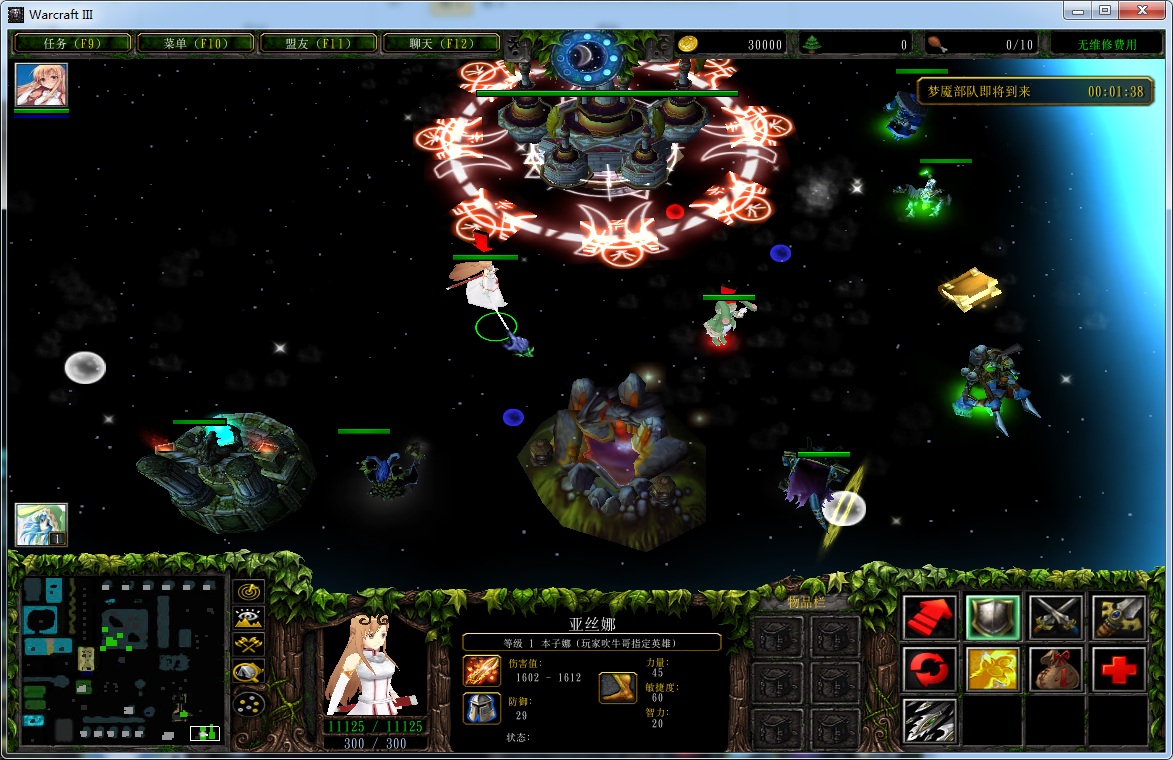Click the minimap
Screen dimensions: 1173x760
[x=122, y=660]
